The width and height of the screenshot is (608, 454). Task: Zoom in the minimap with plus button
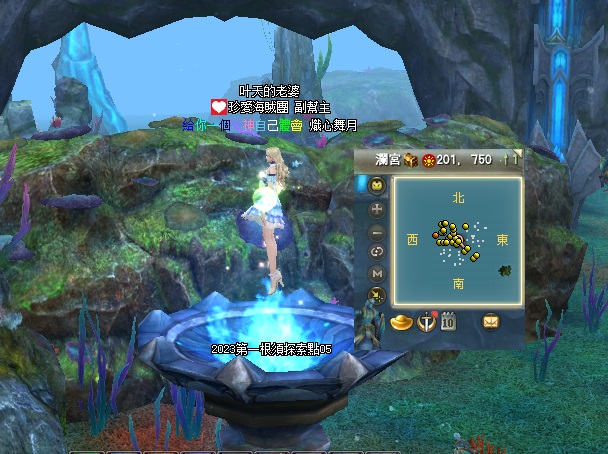[376, 209]
